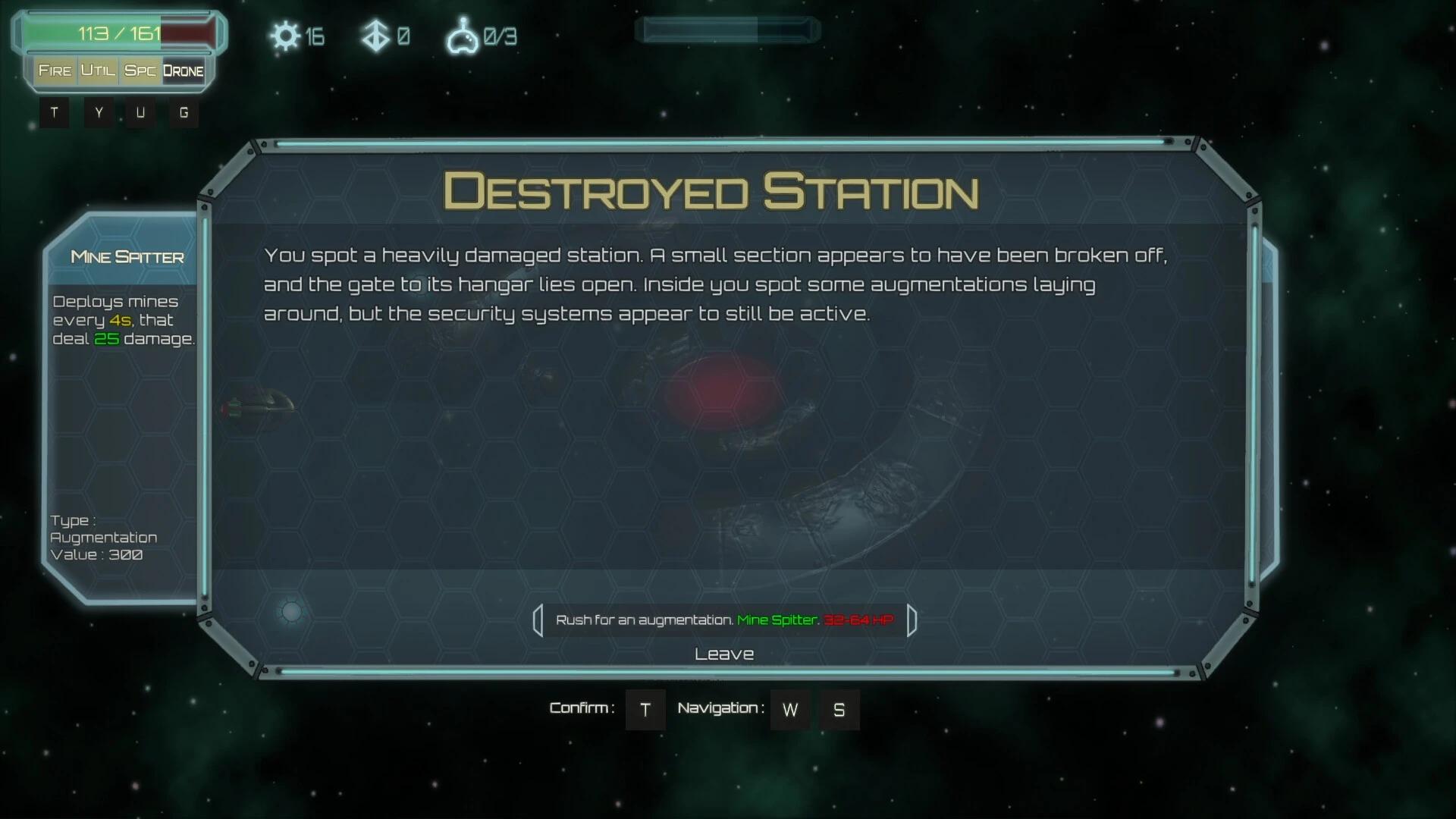Click the G hotkey indicator under Drone
This screenshot has width=1456, height=819.
pyautogui.click(x=183, y=112)
